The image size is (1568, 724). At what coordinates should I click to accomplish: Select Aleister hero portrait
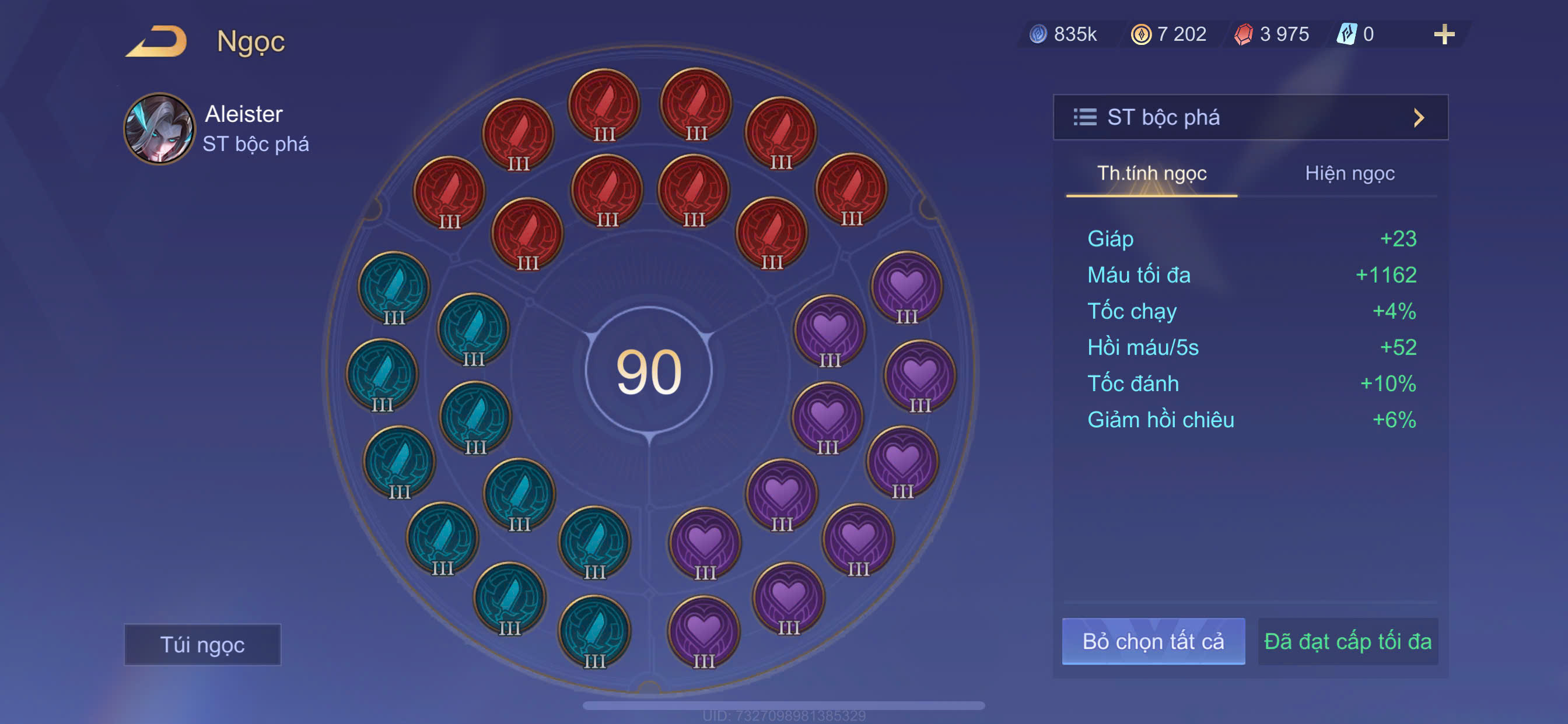[159, 128]
